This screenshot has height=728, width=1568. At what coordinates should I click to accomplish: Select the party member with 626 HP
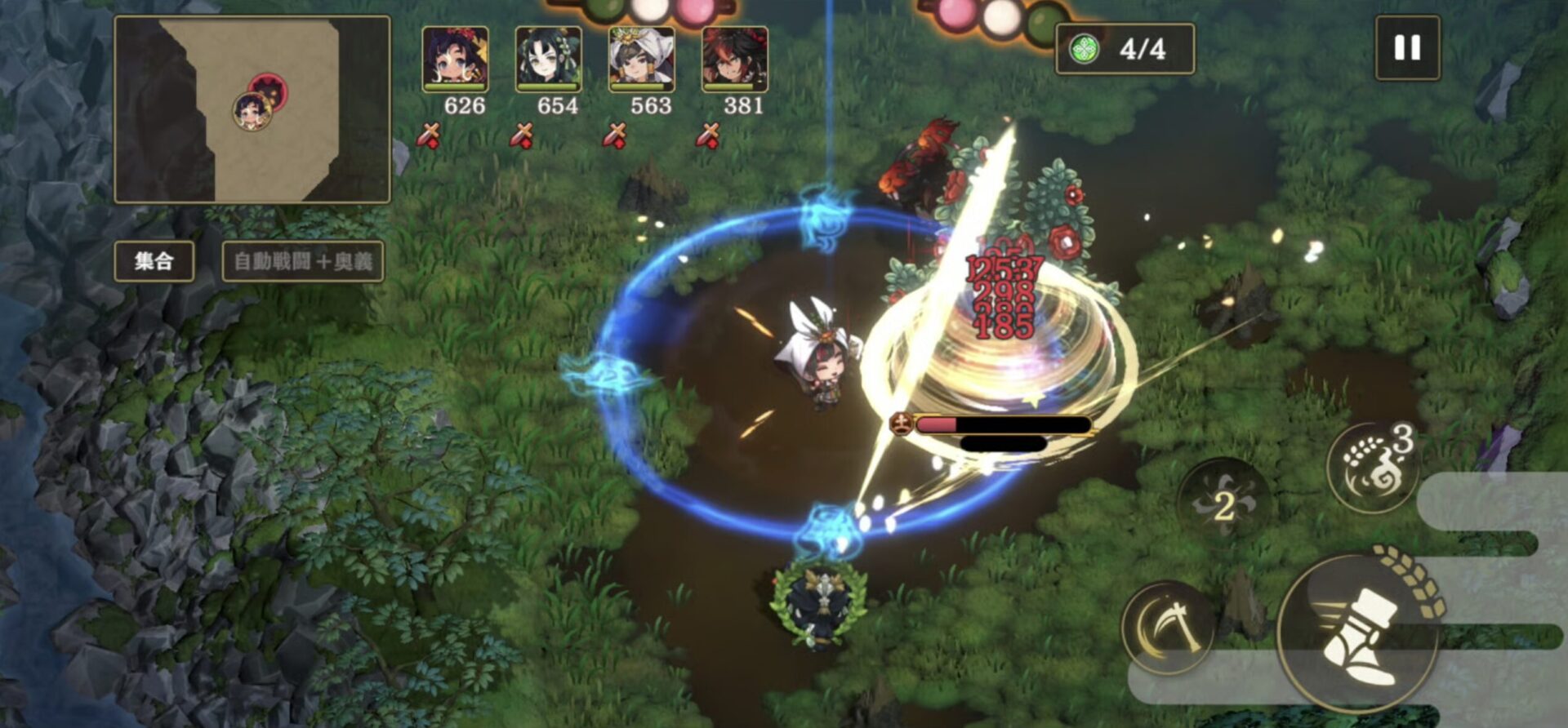tap(455, 59)
